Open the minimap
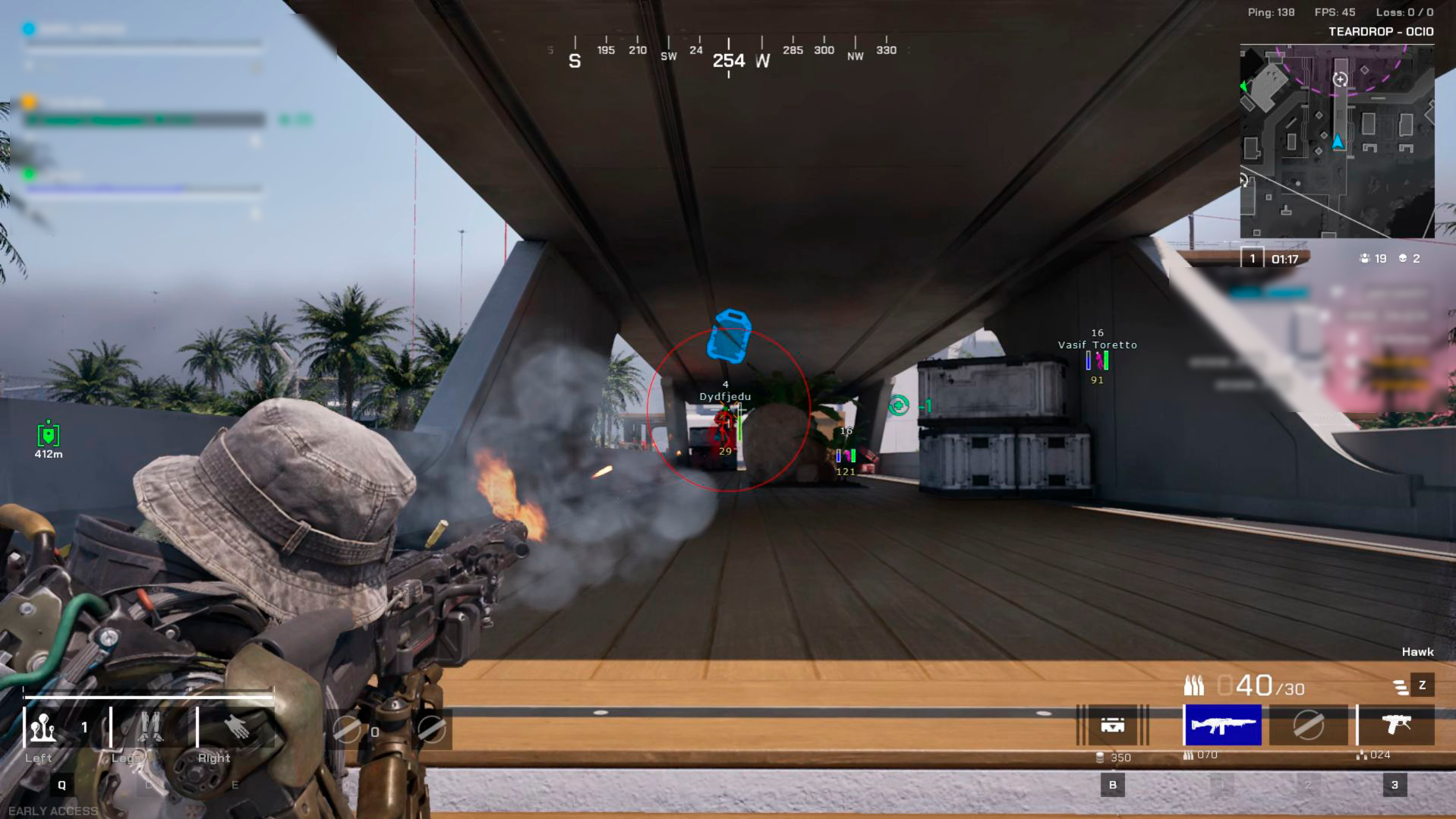Image resolution: width=1456 pixels, height=819 pixels. (1337, 141)
